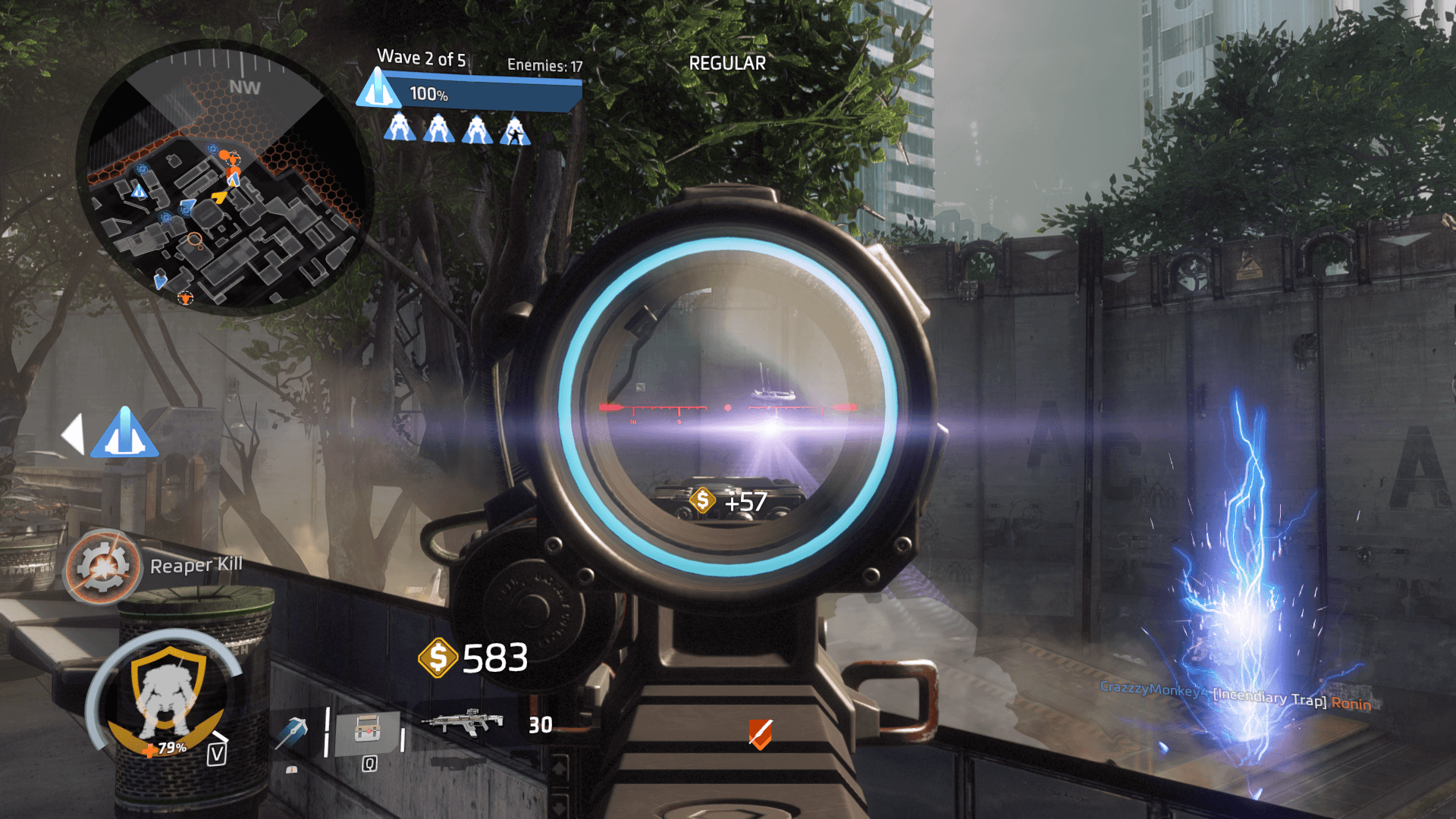Click the Reaper Kill medal icon

[102, 566]
